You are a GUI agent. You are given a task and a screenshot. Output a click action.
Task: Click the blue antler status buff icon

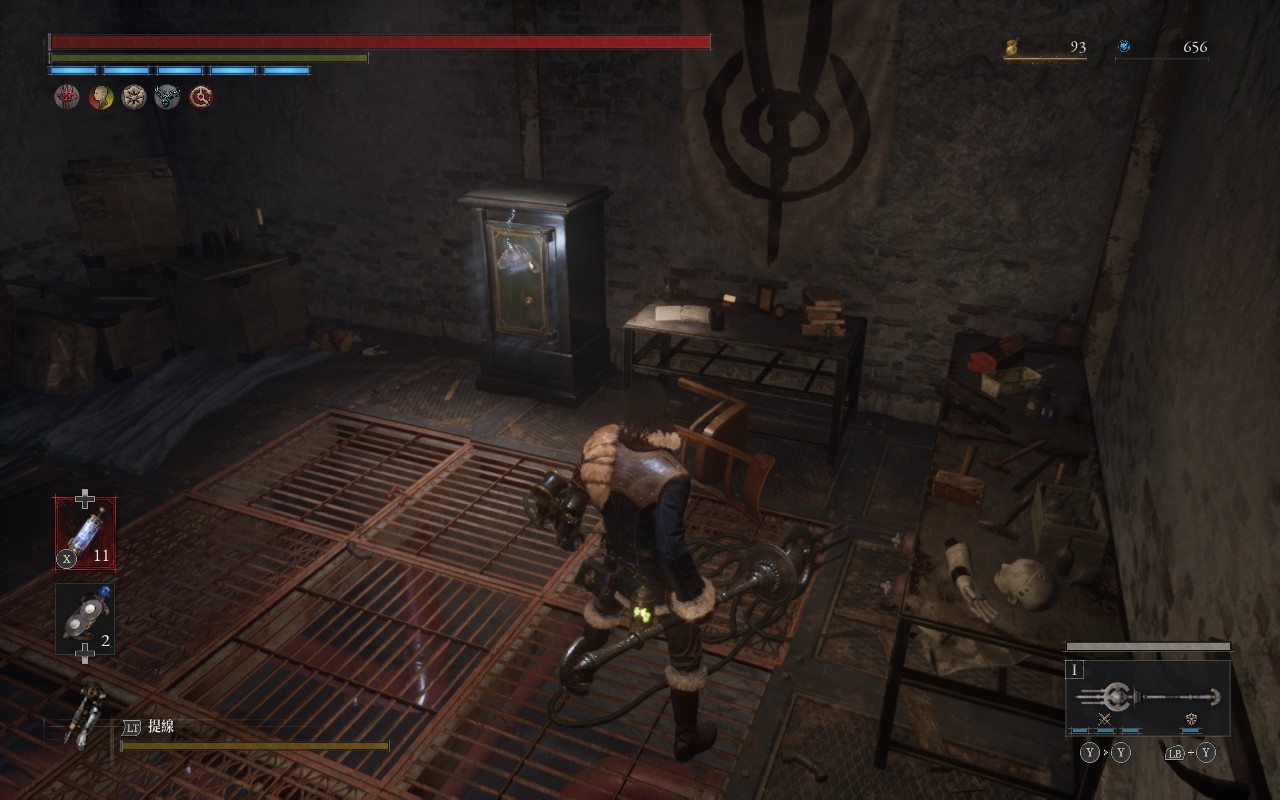point(167,97)
